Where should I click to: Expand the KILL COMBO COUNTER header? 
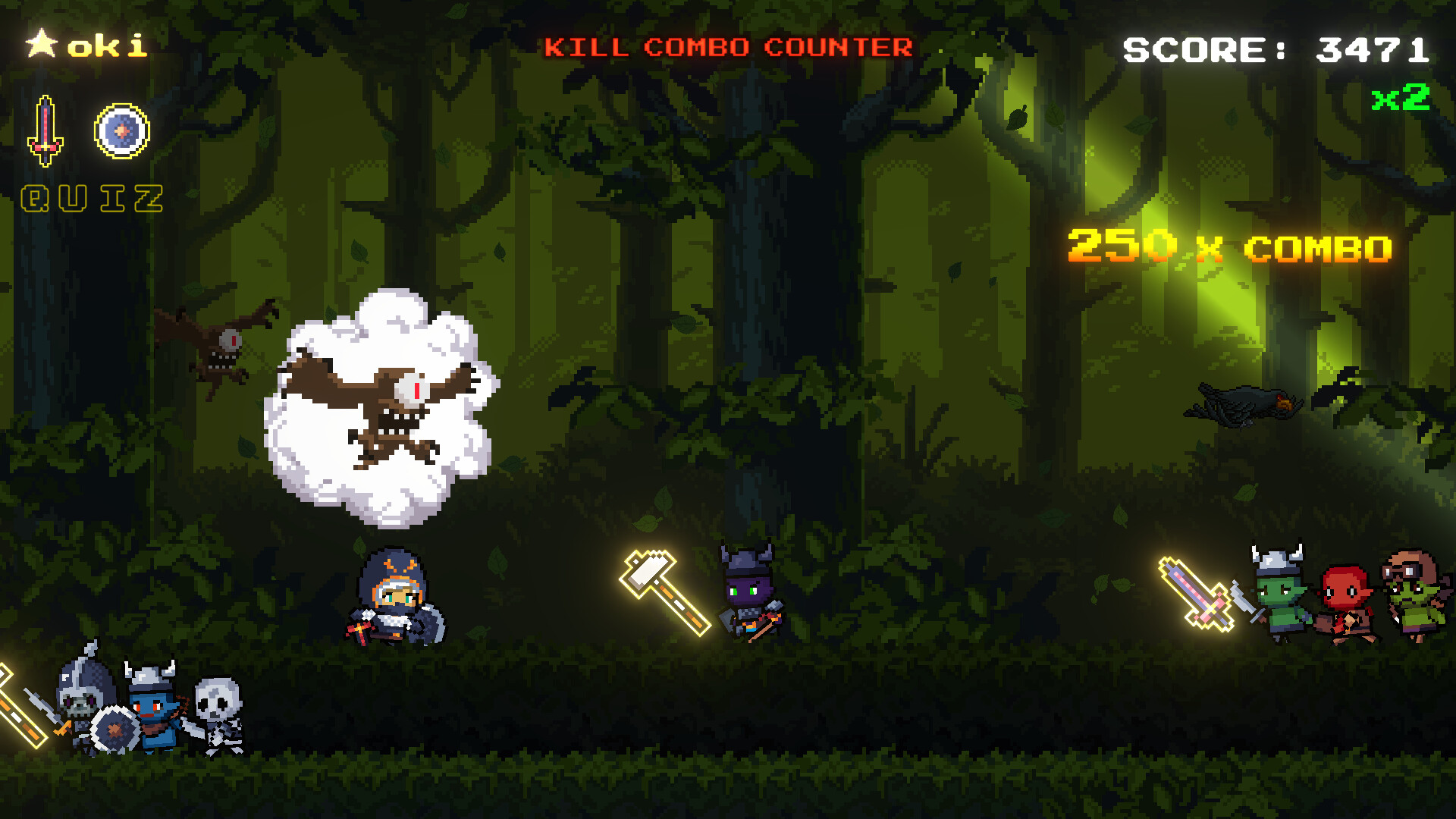point(728,48)
